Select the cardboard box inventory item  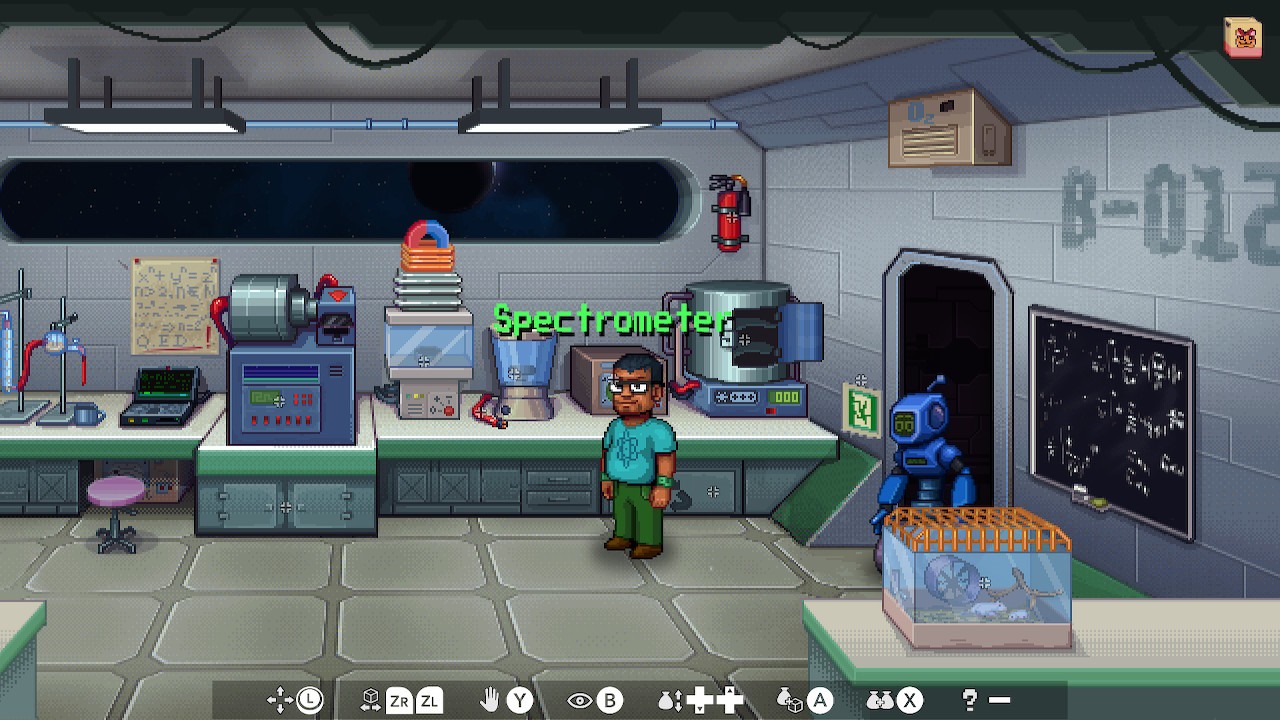[x=1242, y=38]
